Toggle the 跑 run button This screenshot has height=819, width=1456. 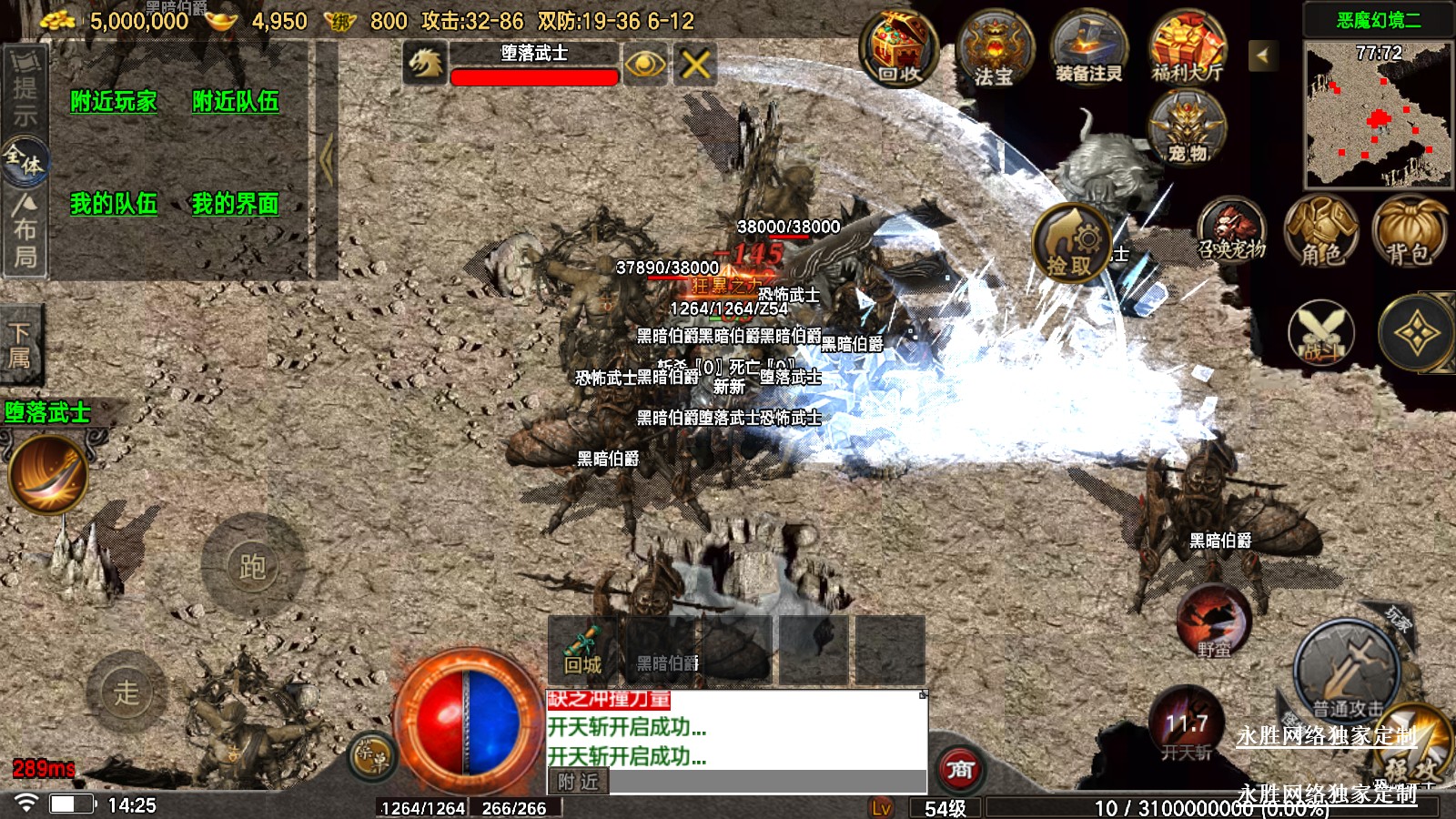coord(252,566)
